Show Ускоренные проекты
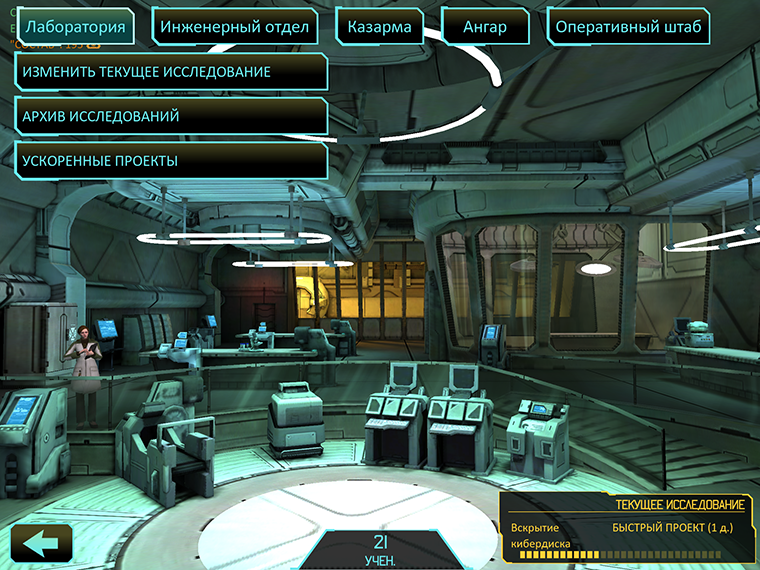 pos(172,160)
